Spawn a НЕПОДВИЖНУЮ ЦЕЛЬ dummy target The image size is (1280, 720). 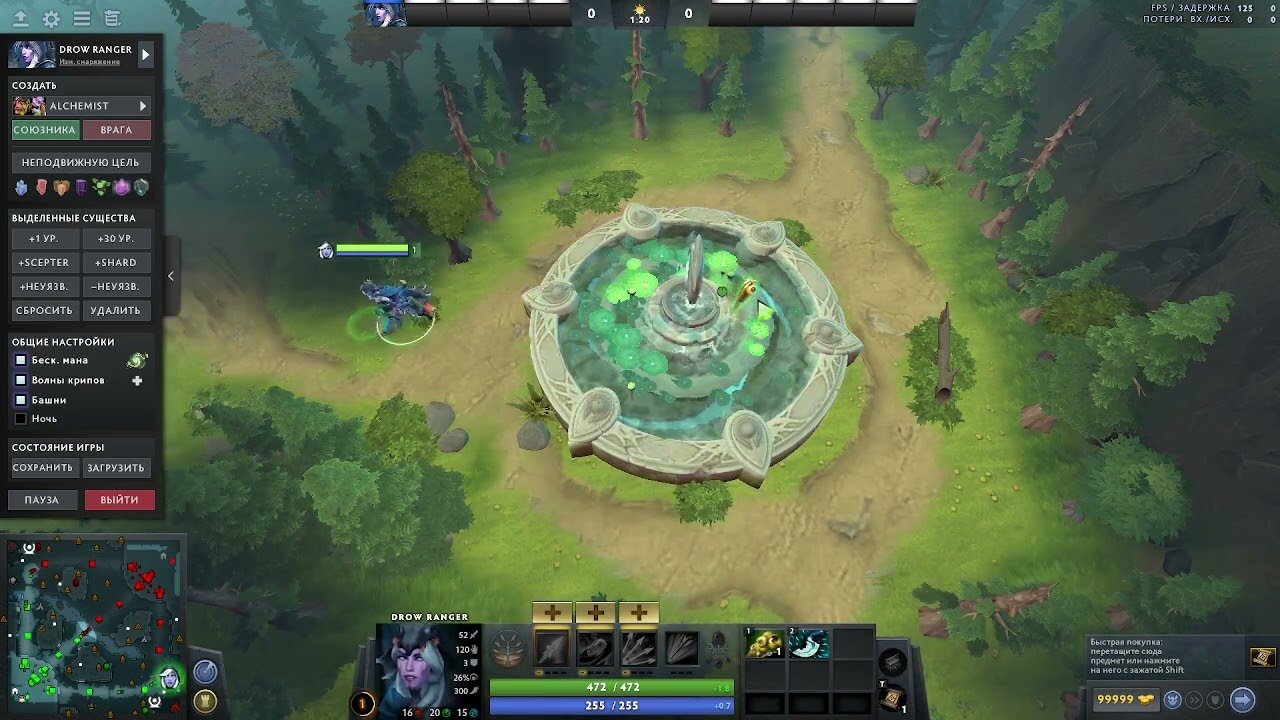point(81,162)
